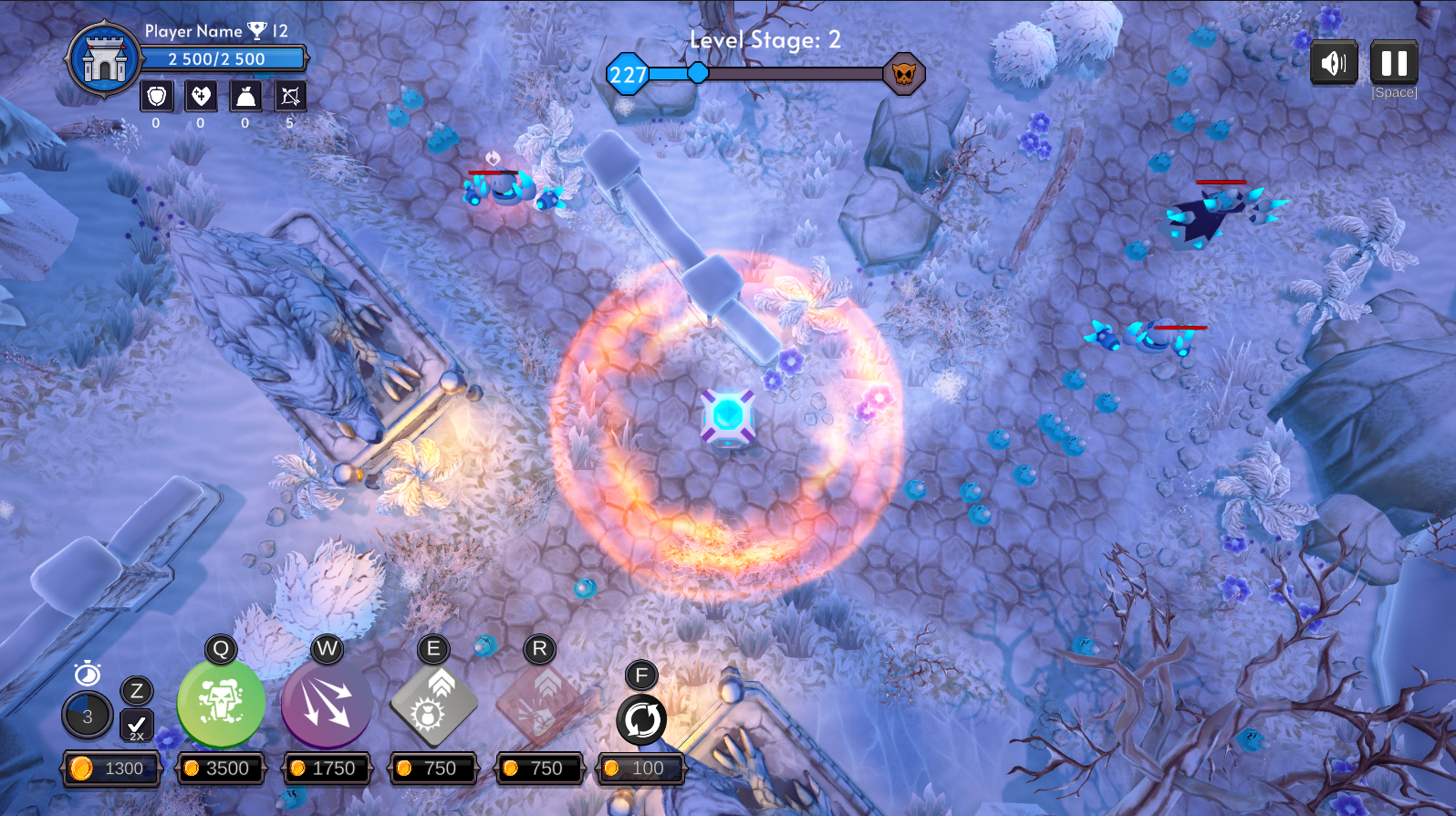Toggle the 2x speed checkbox

137,725
